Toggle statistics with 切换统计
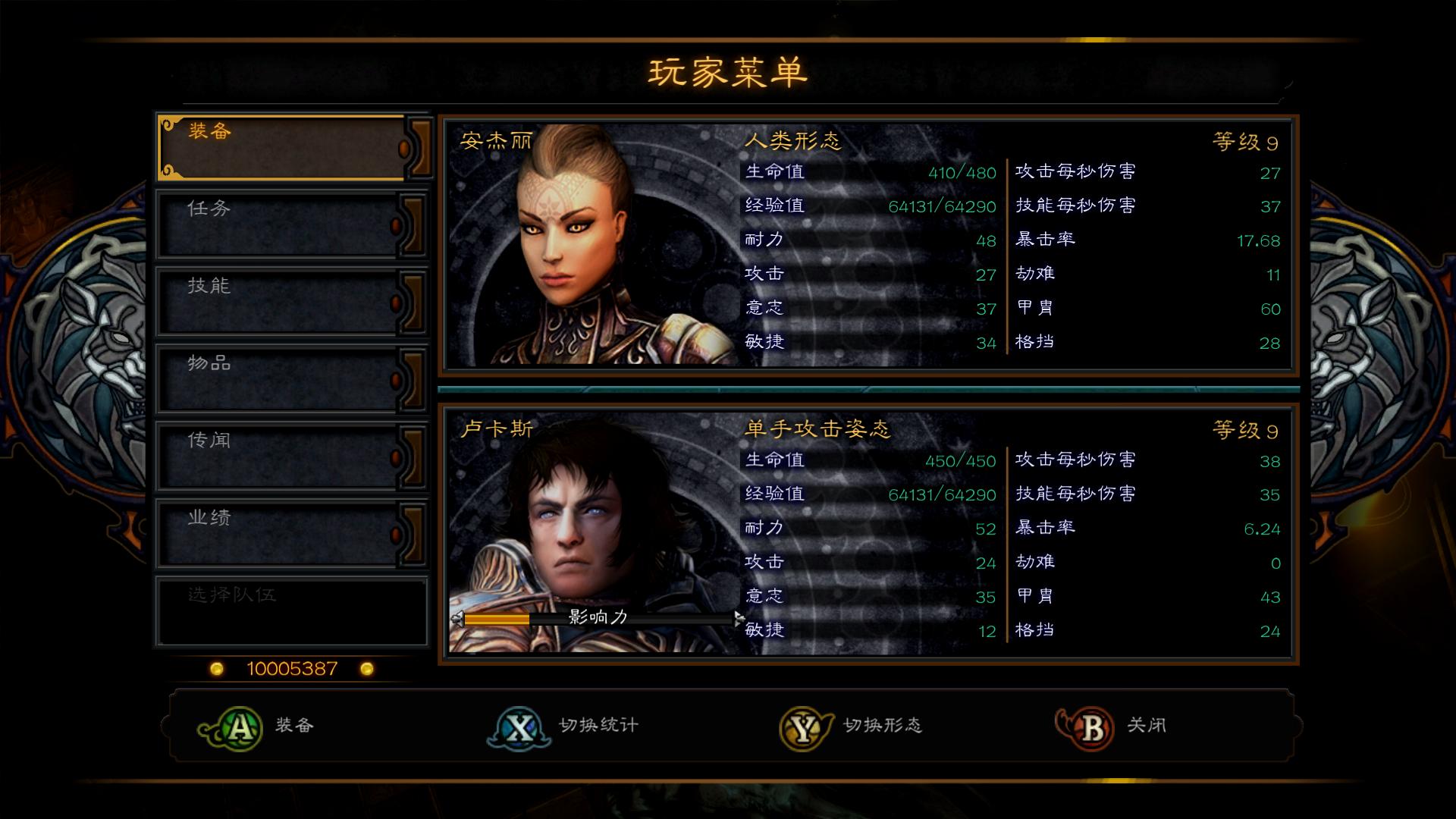The width and height of the screenshot is (1456, 819). [598, 726]
